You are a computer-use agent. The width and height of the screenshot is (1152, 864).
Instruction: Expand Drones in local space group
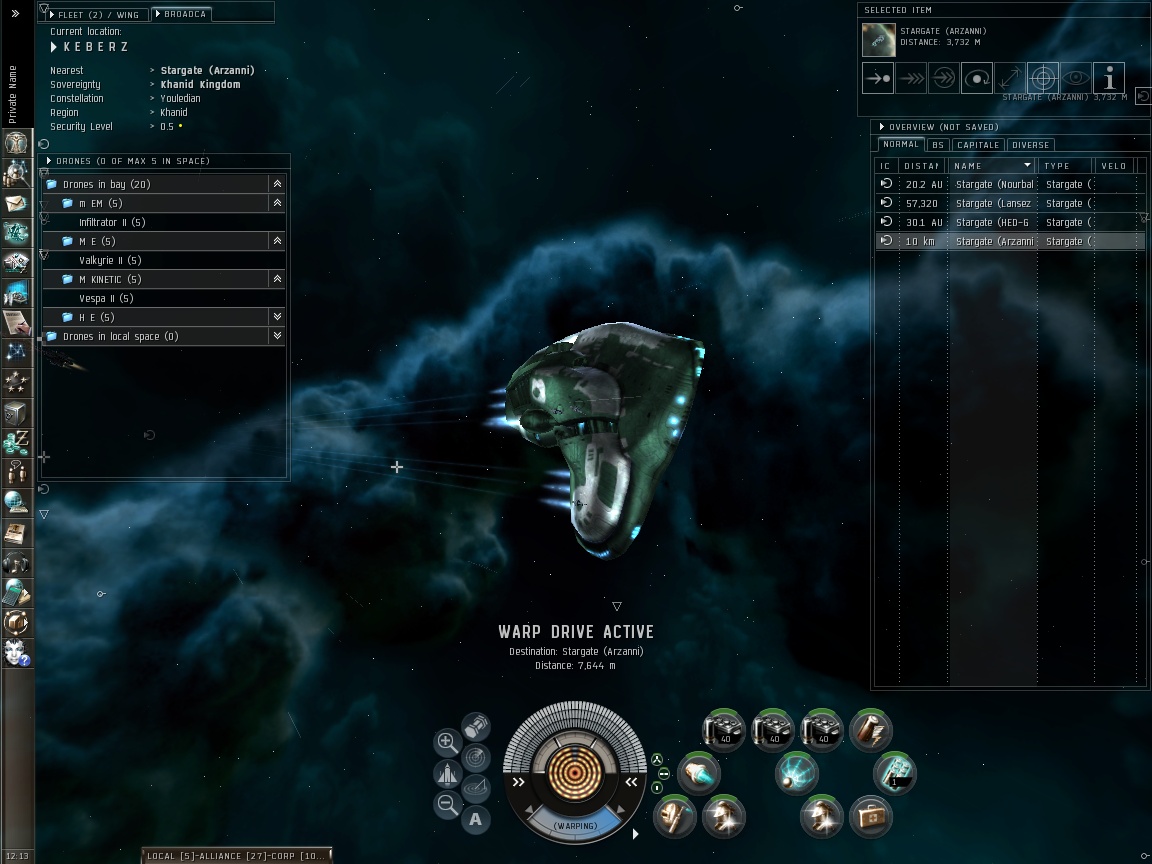coord(277,336)
